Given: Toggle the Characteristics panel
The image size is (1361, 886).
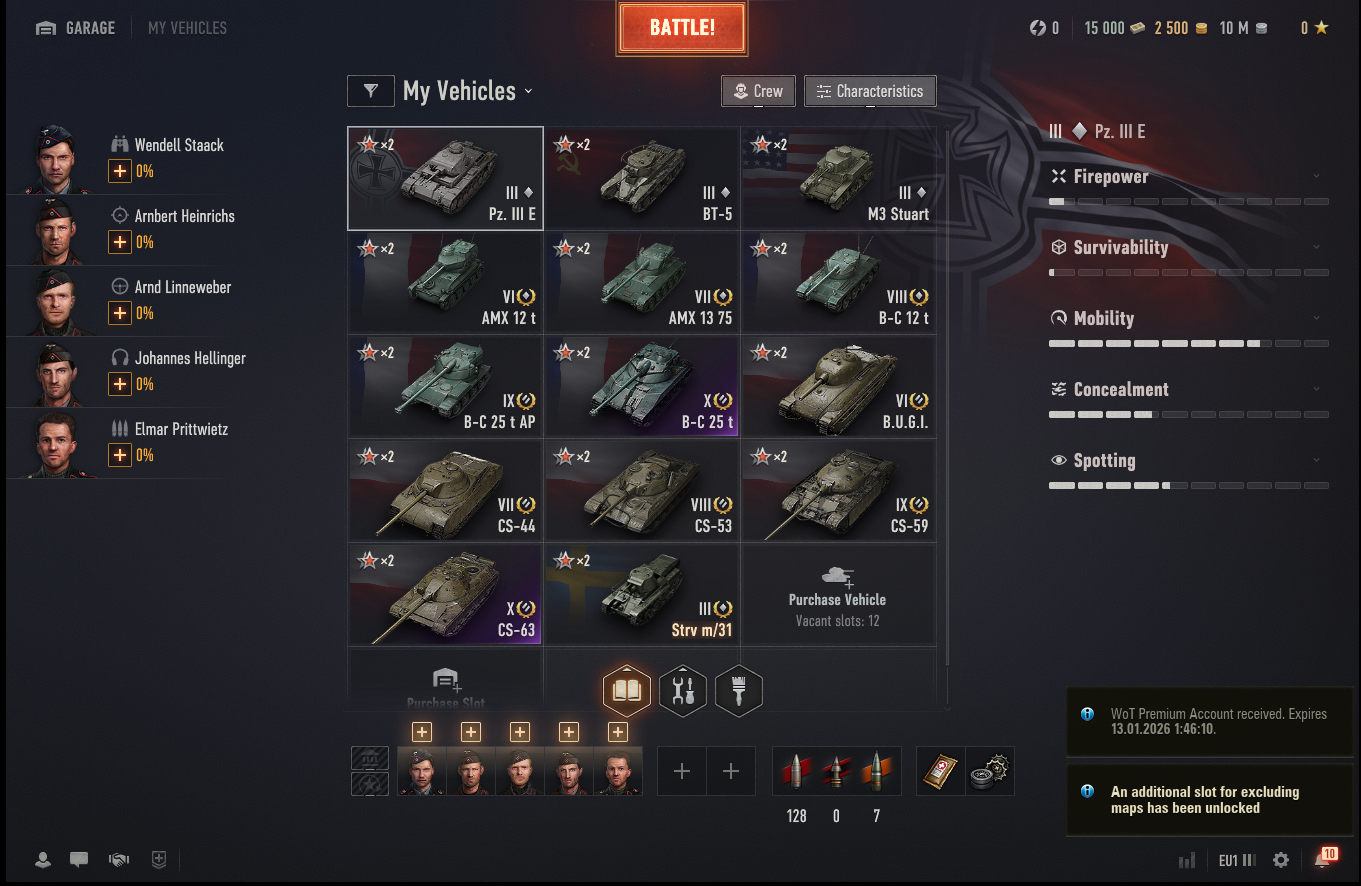Looking at the screenshot, I should (870, 91).
